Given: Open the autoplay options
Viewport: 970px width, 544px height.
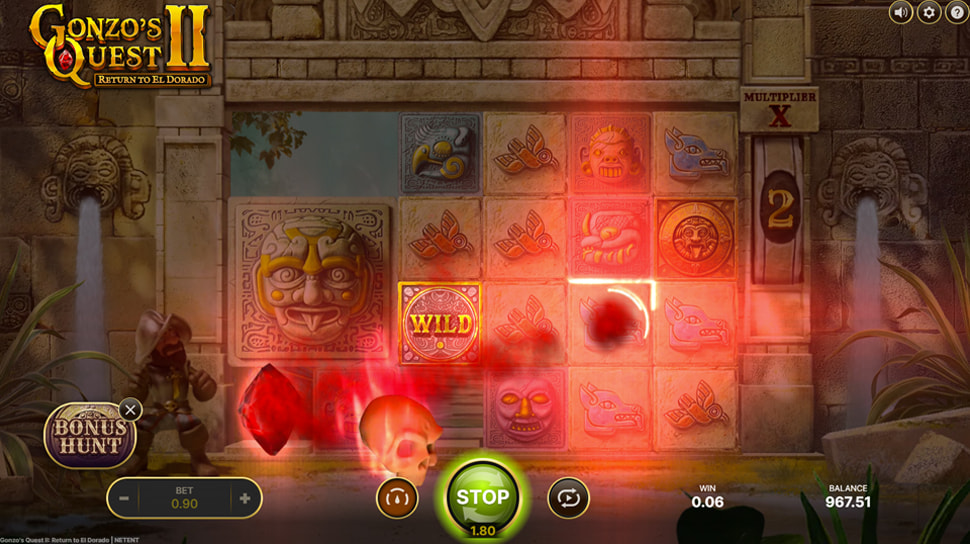Looking at the screenshot, I should point(568,497).
